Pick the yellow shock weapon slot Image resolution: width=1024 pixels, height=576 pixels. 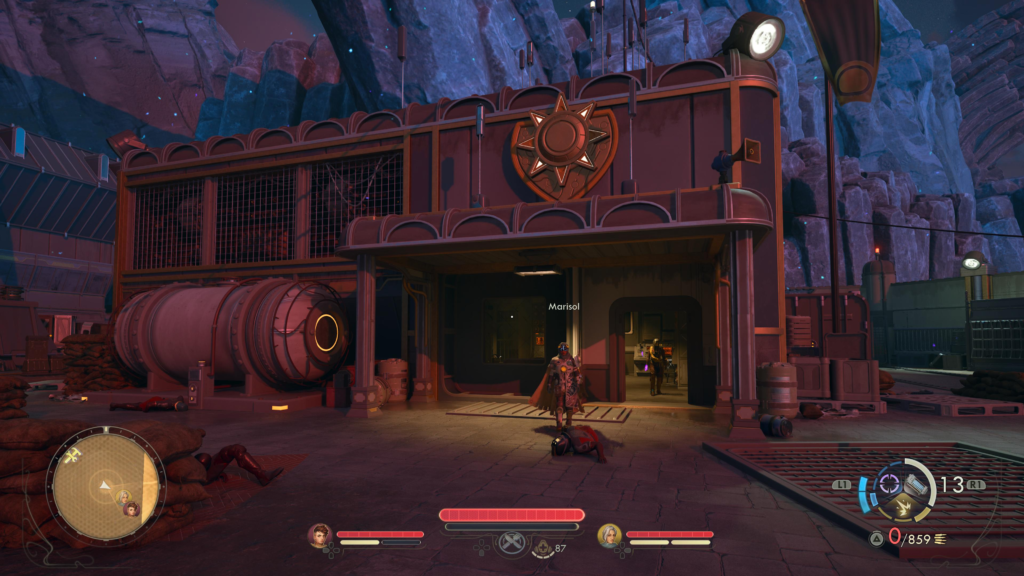coord(903,508)
